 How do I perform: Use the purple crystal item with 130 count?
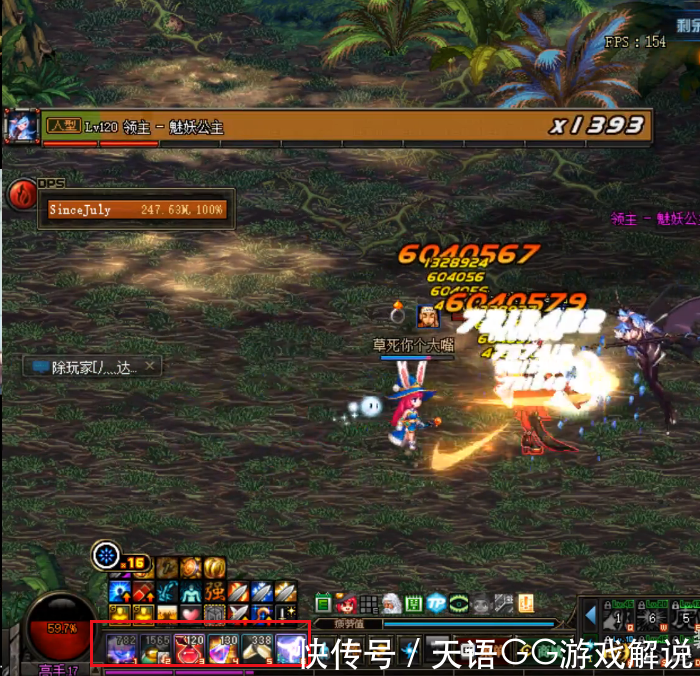(x=223, y=649)
